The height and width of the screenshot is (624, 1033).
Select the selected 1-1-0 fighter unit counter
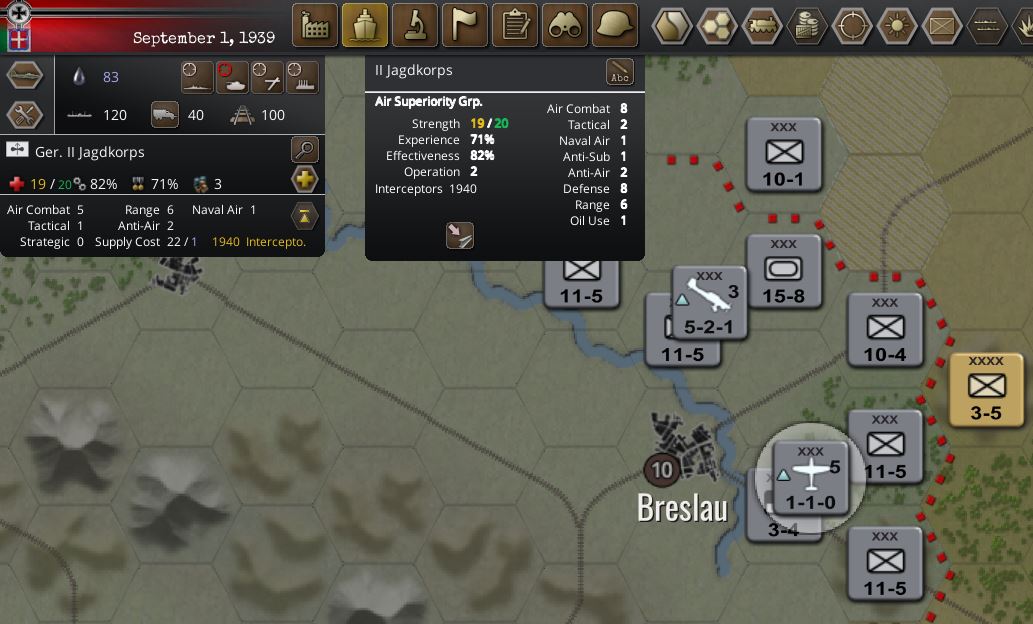click(810, 478)
